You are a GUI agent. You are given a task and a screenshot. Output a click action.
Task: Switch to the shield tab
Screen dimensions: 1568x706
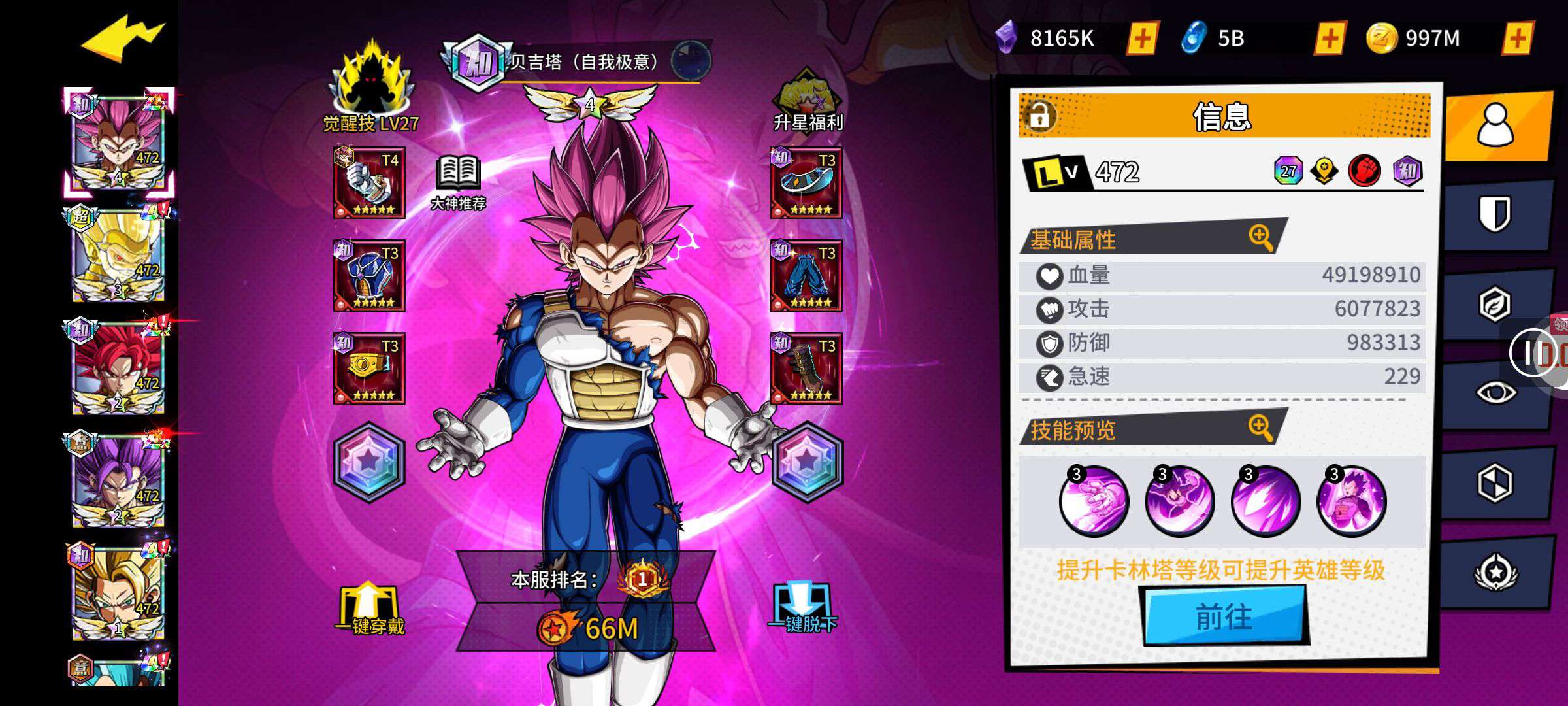pyautogui.click(x=1495, y=214)
